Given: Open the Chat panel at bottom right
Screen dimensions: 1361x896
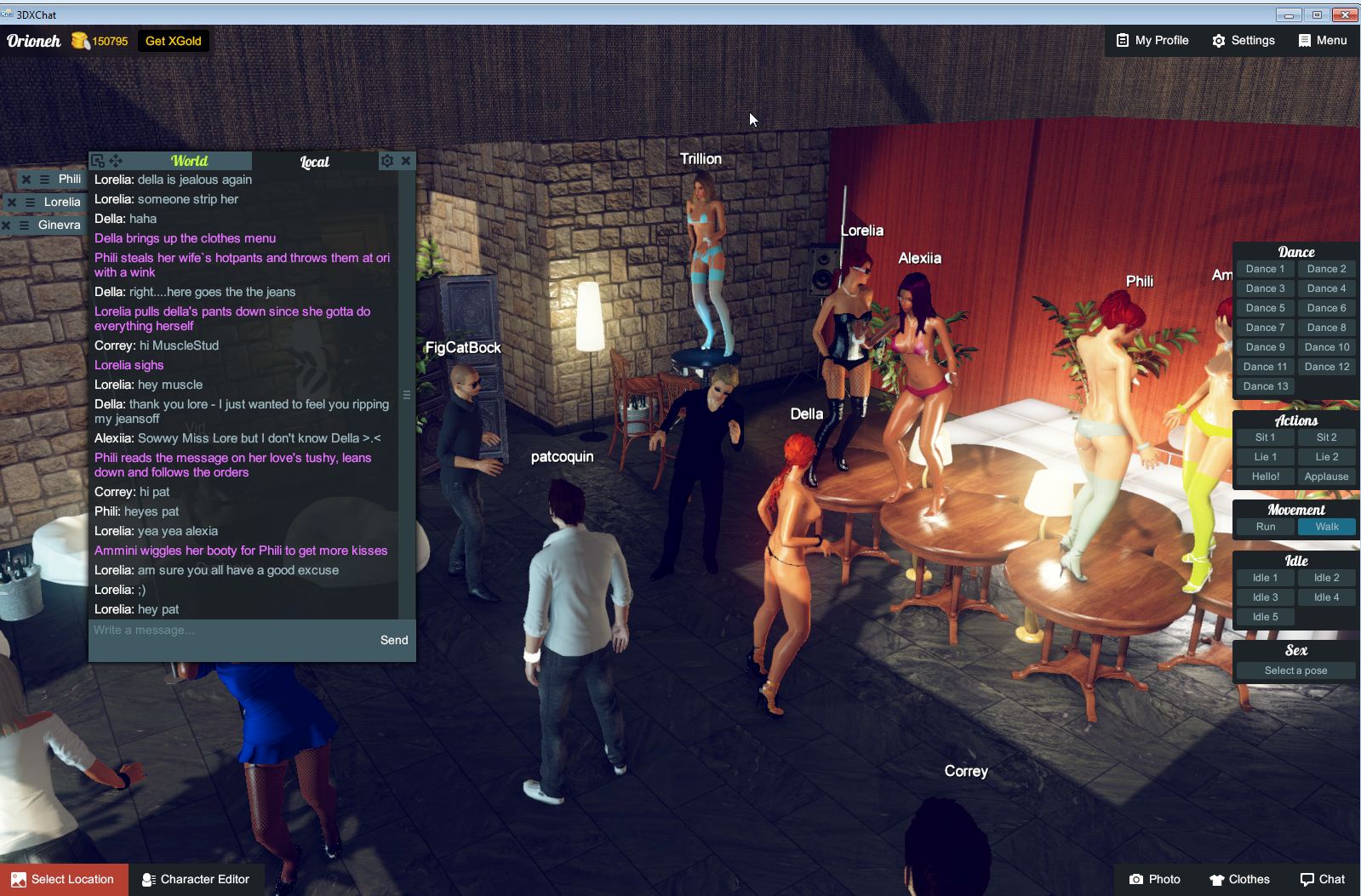Looking at the screenshot, I should 1324,879.
